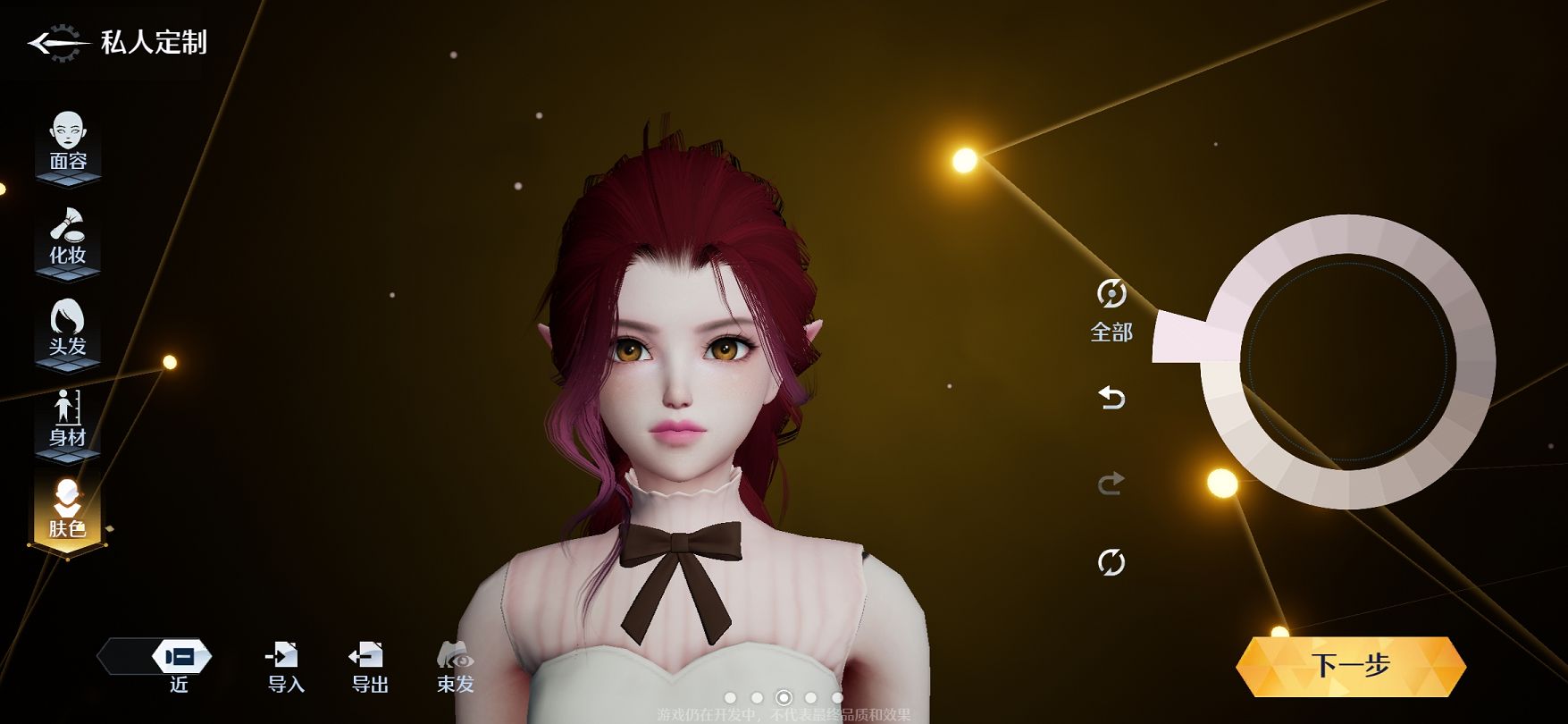Screen dimensions: 1568x724
Task: Switch to the 化妆 makeup tab
Action: (68, 238)
